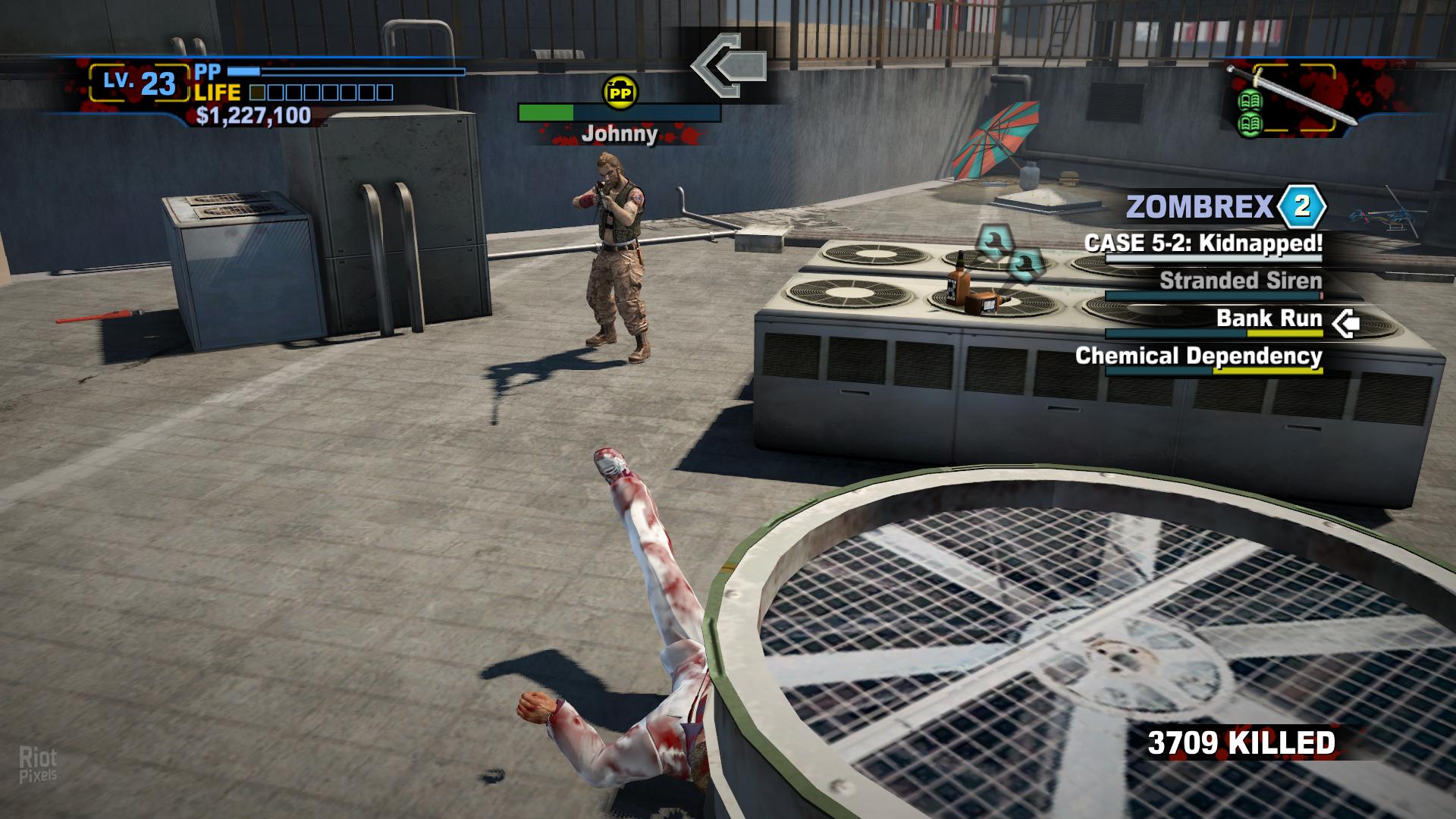Select the Bank Run mission entry
Image resolution: width=1456 pixels, height=819 pixels.
(x=1269, y=318)
